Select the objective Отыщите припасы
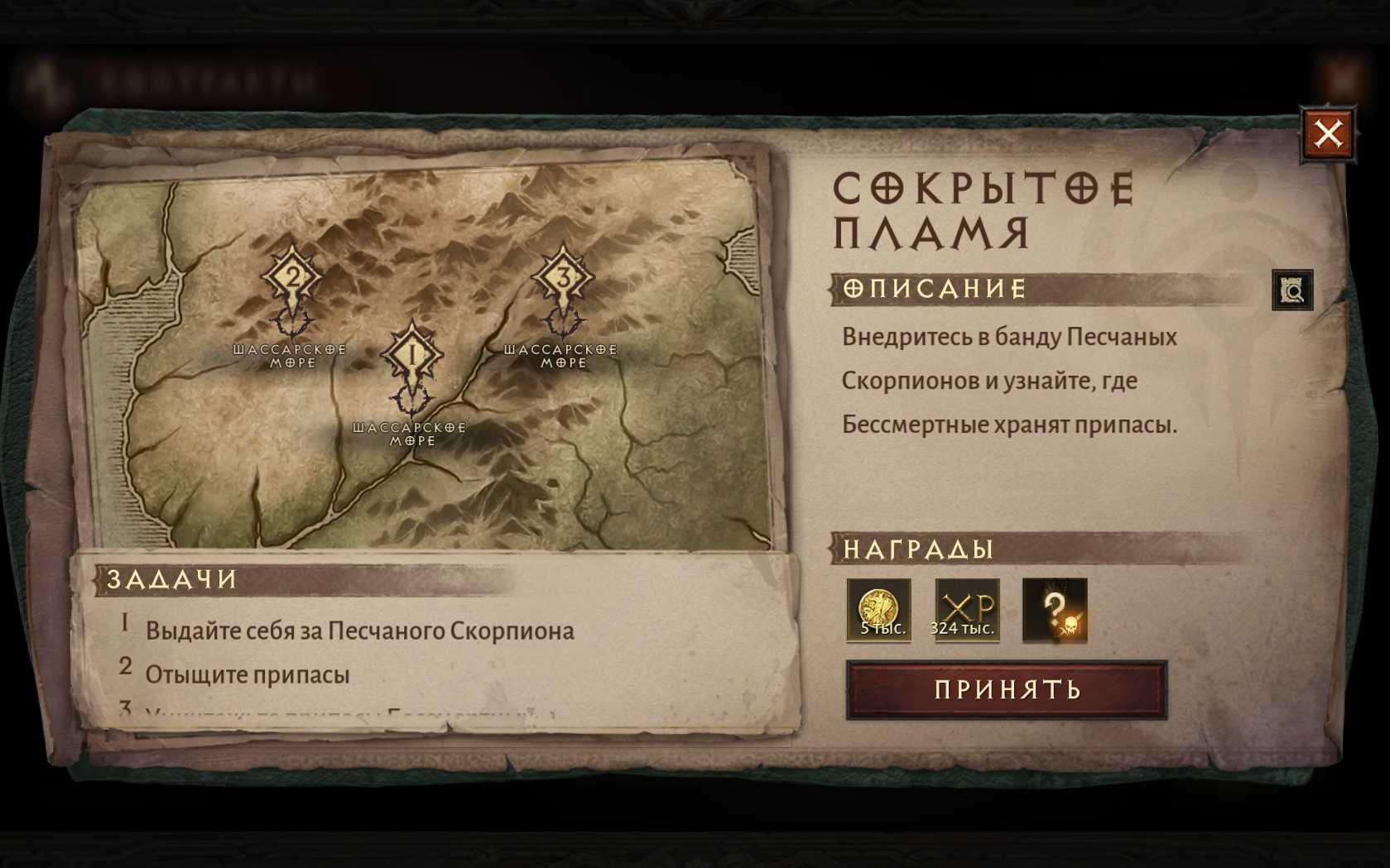The image size is (1390, 868). 248,674
